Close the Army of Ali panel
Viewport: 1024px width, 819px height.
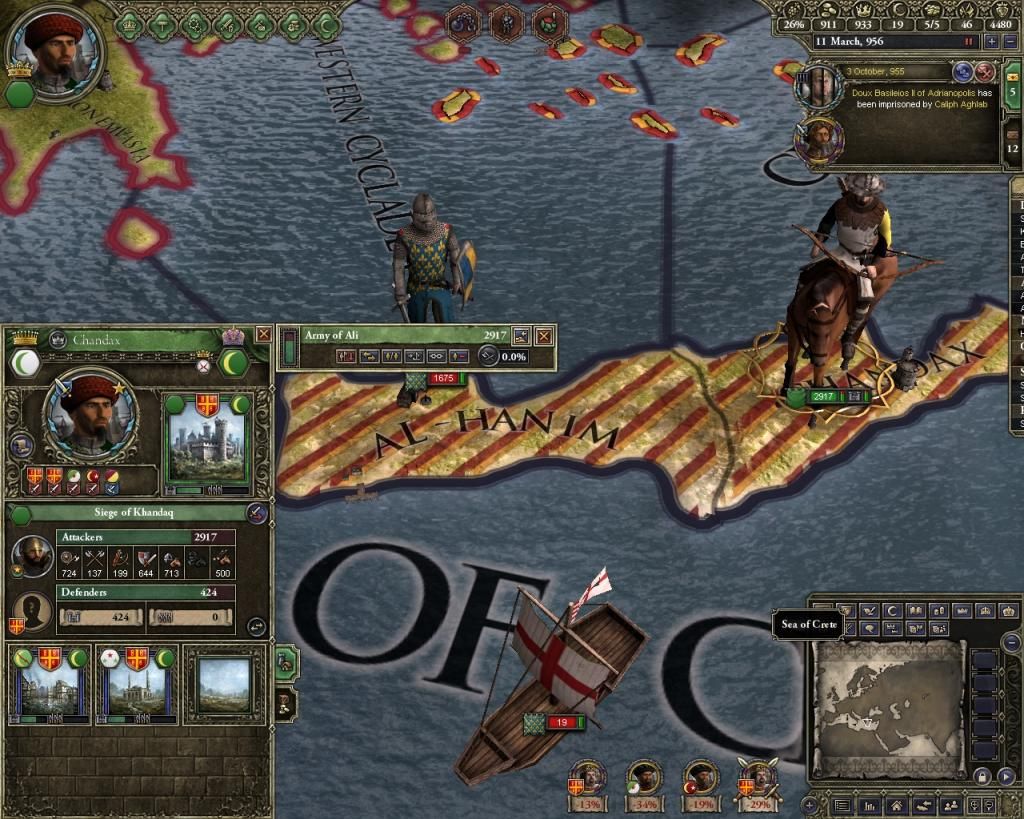point(544,336)
